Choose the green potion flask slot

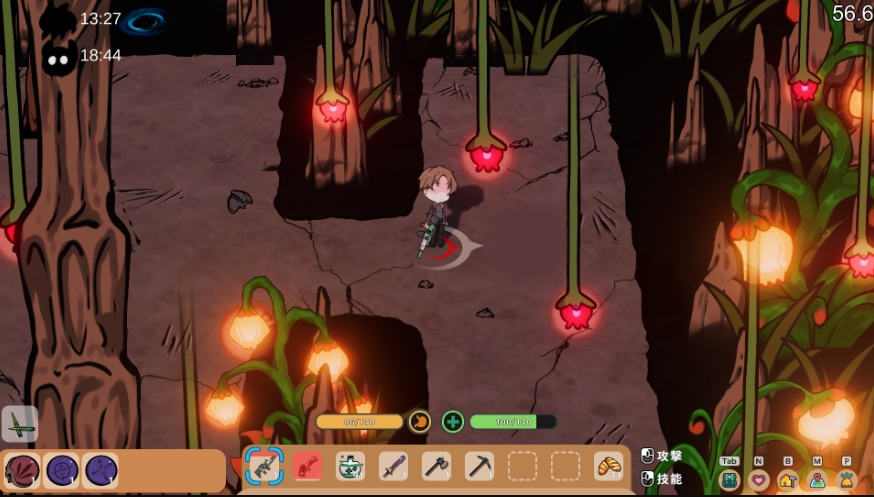[350, 466]
